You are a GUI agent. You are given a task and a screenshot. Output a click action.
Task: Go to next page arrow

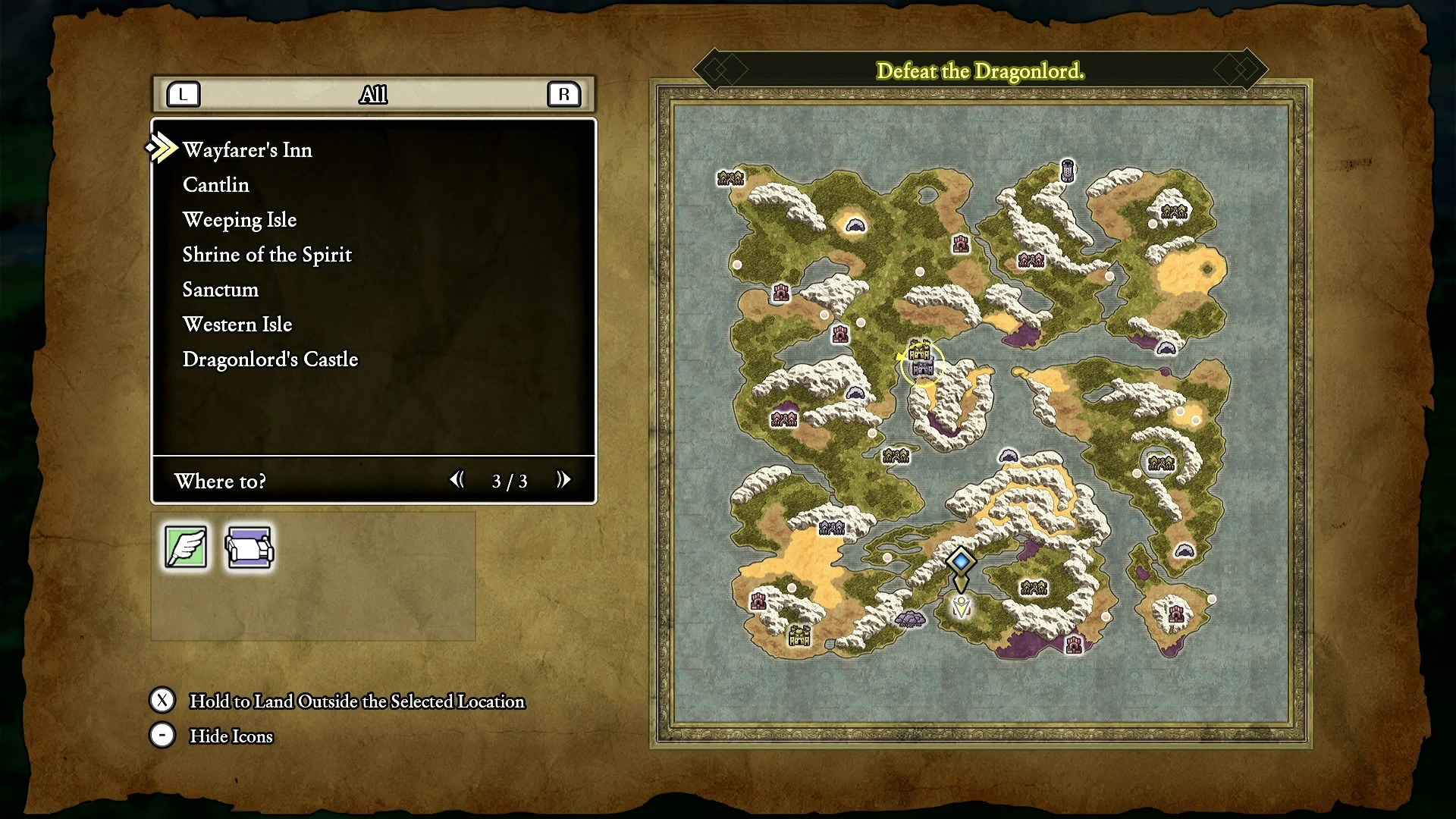(563, 480)
